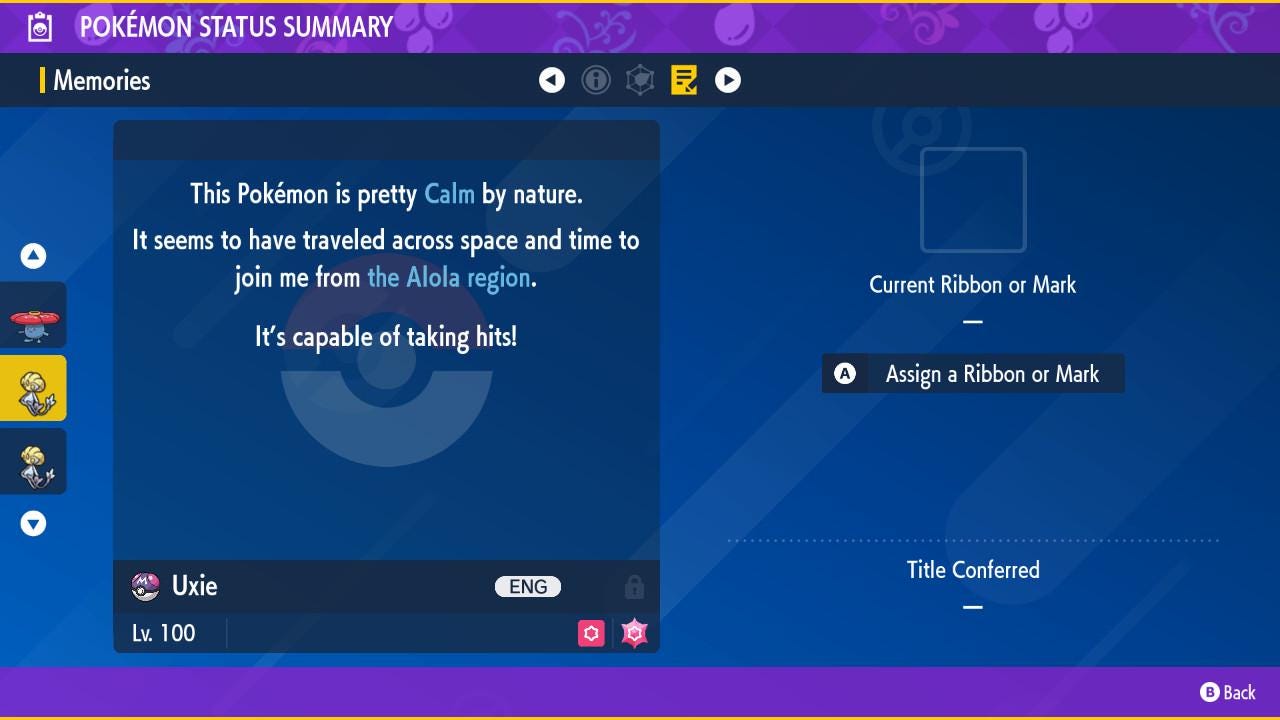The width and height of the screenshot is (1280, 720).
Task: Select the unhighlighted Uxie party thumbnail
Action: 34,461
